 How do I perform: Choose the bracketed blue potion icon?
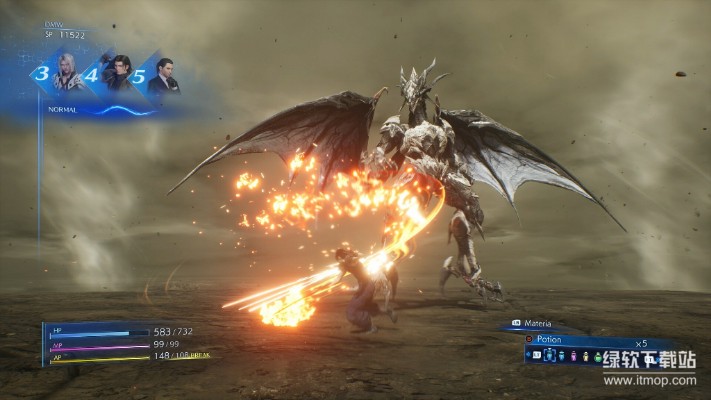click(549, 357)
